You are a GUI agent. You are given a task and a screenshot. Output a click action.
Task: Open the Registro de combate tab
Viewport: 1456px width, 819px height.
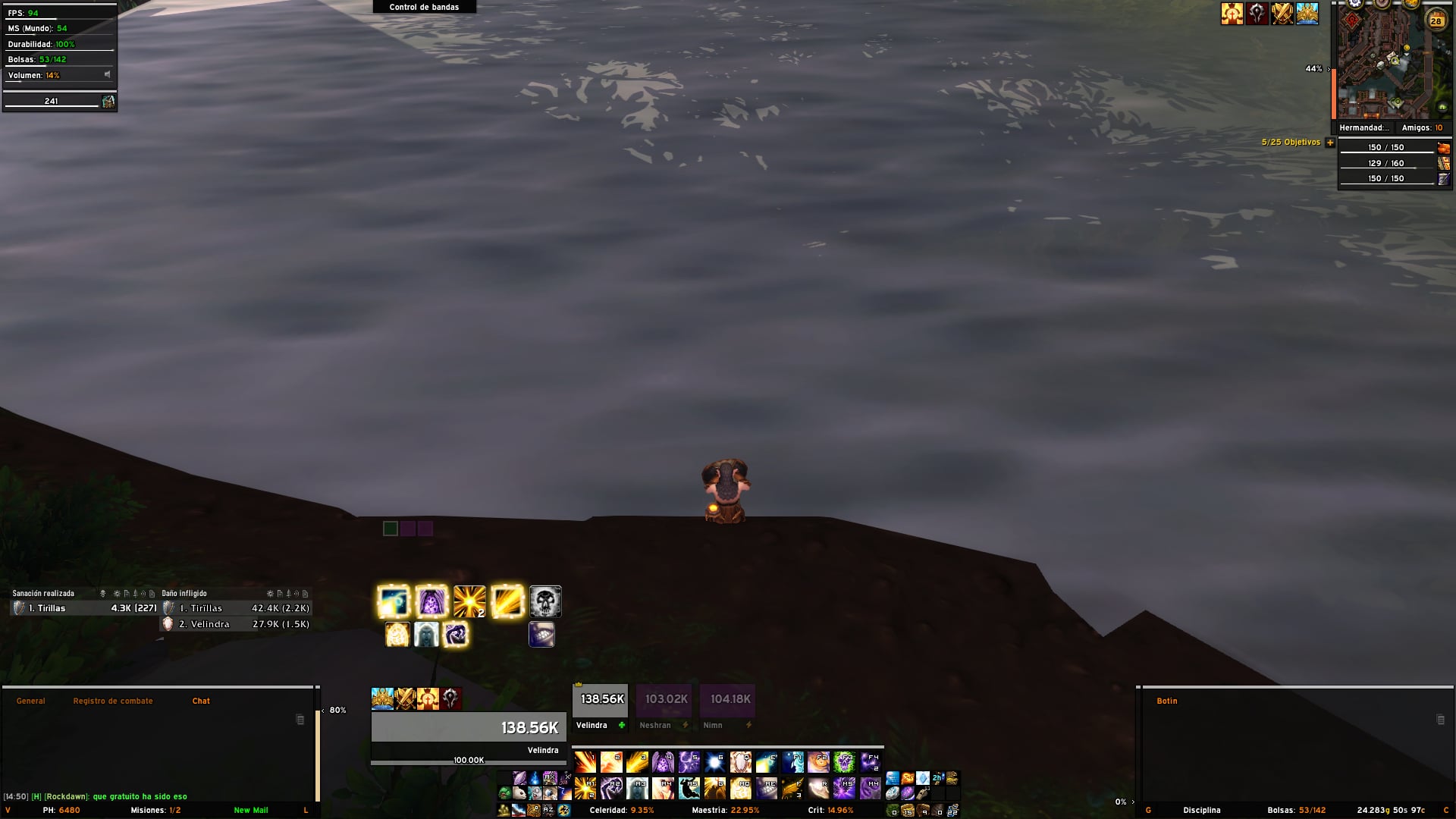coord(113,701)
